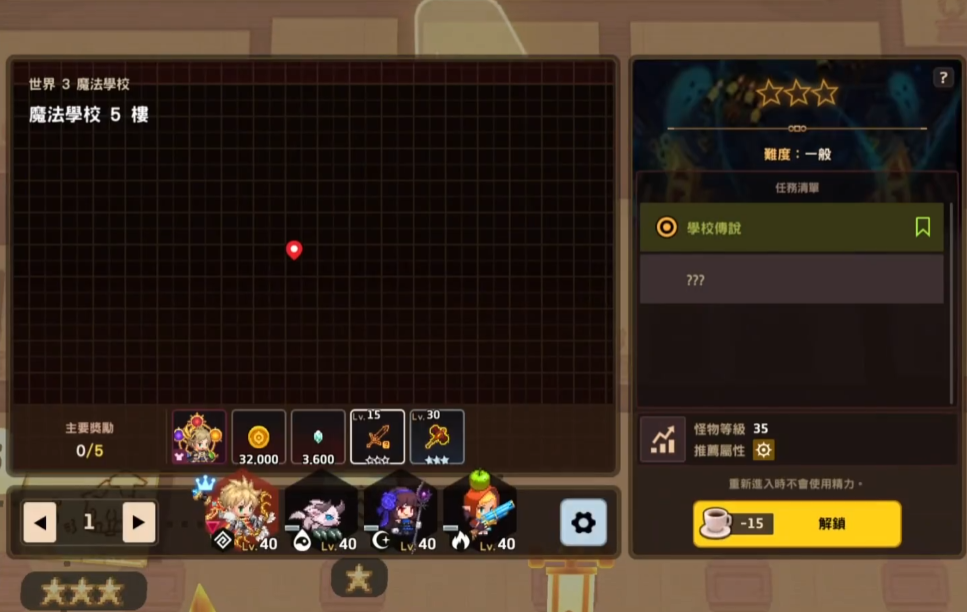Click the red location pin on map
Screen dimensions: 967x612
(x=294, y=250)
